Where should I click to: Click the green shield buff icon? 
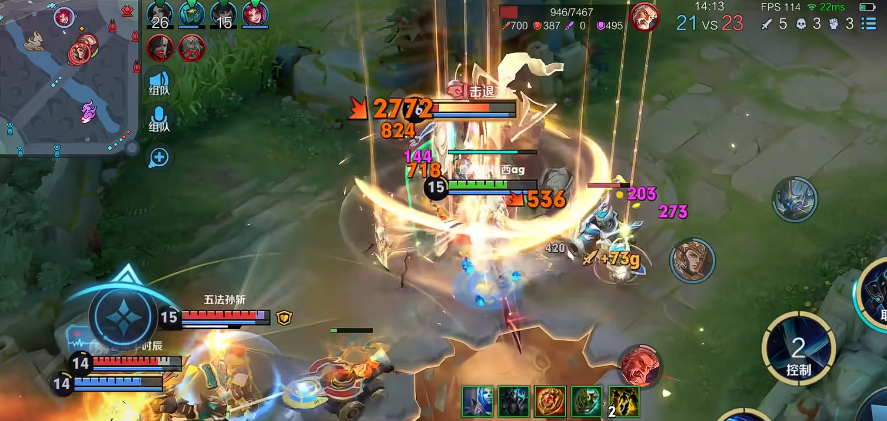pyautogui.click(x=587, y=402)
